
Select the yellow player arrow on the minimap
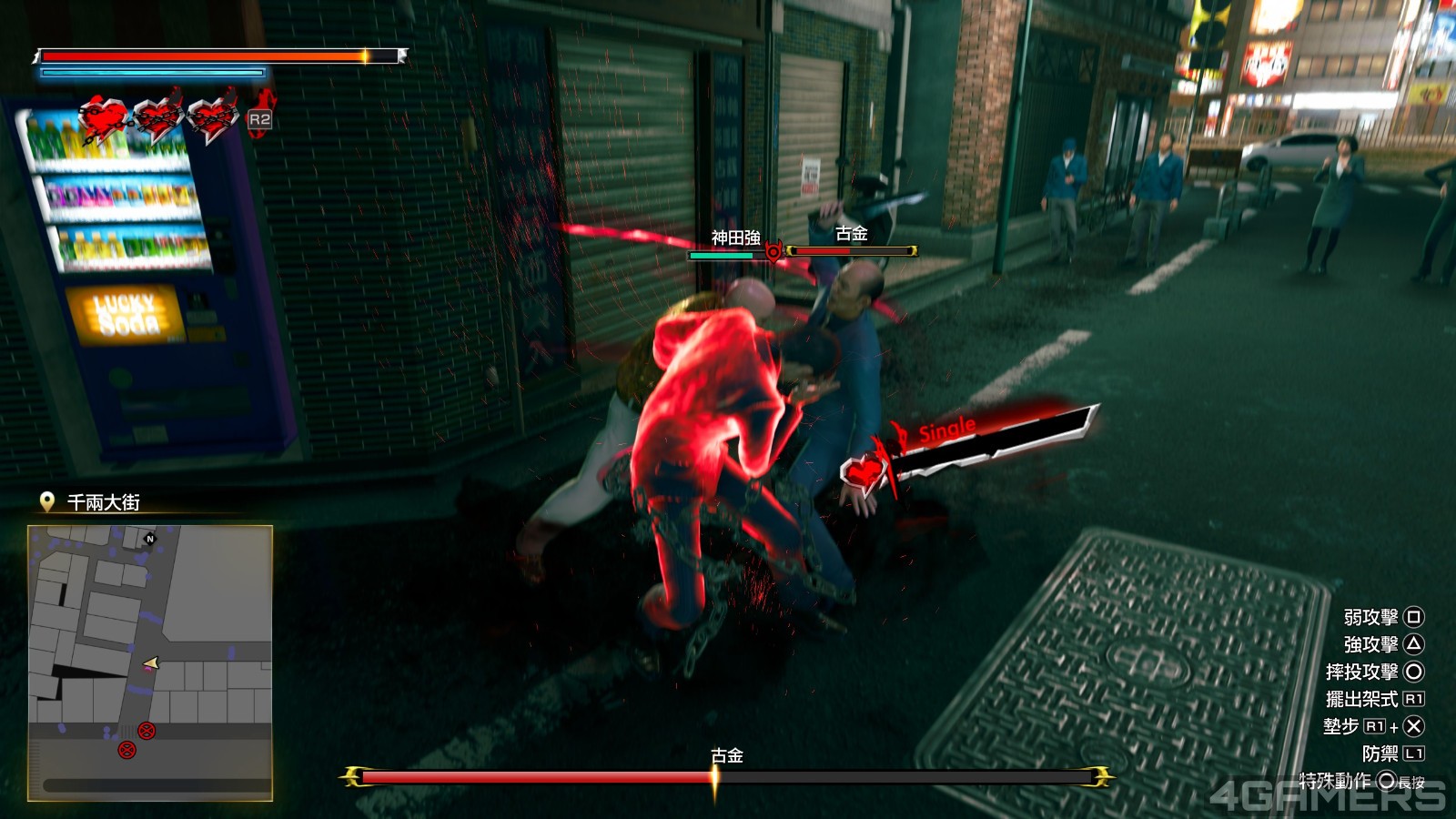click(152, 663)
